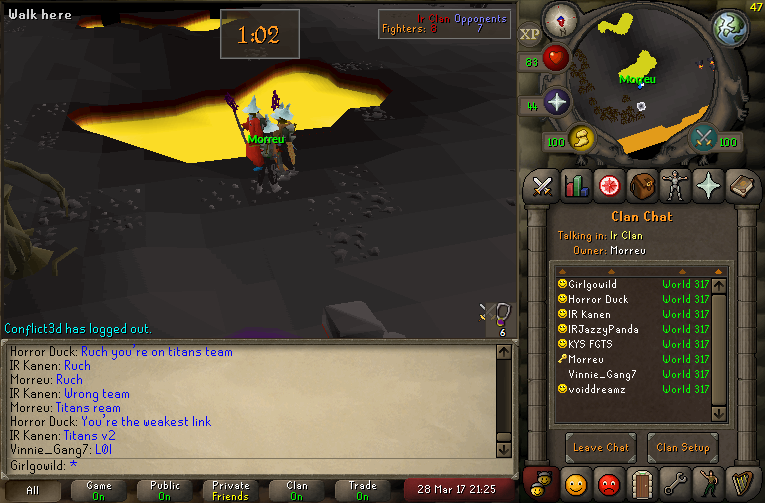Image resolution: width=765 pixels, height=503 pixels.
Task: Open the logout door tab
Action: tap(641, 485)
